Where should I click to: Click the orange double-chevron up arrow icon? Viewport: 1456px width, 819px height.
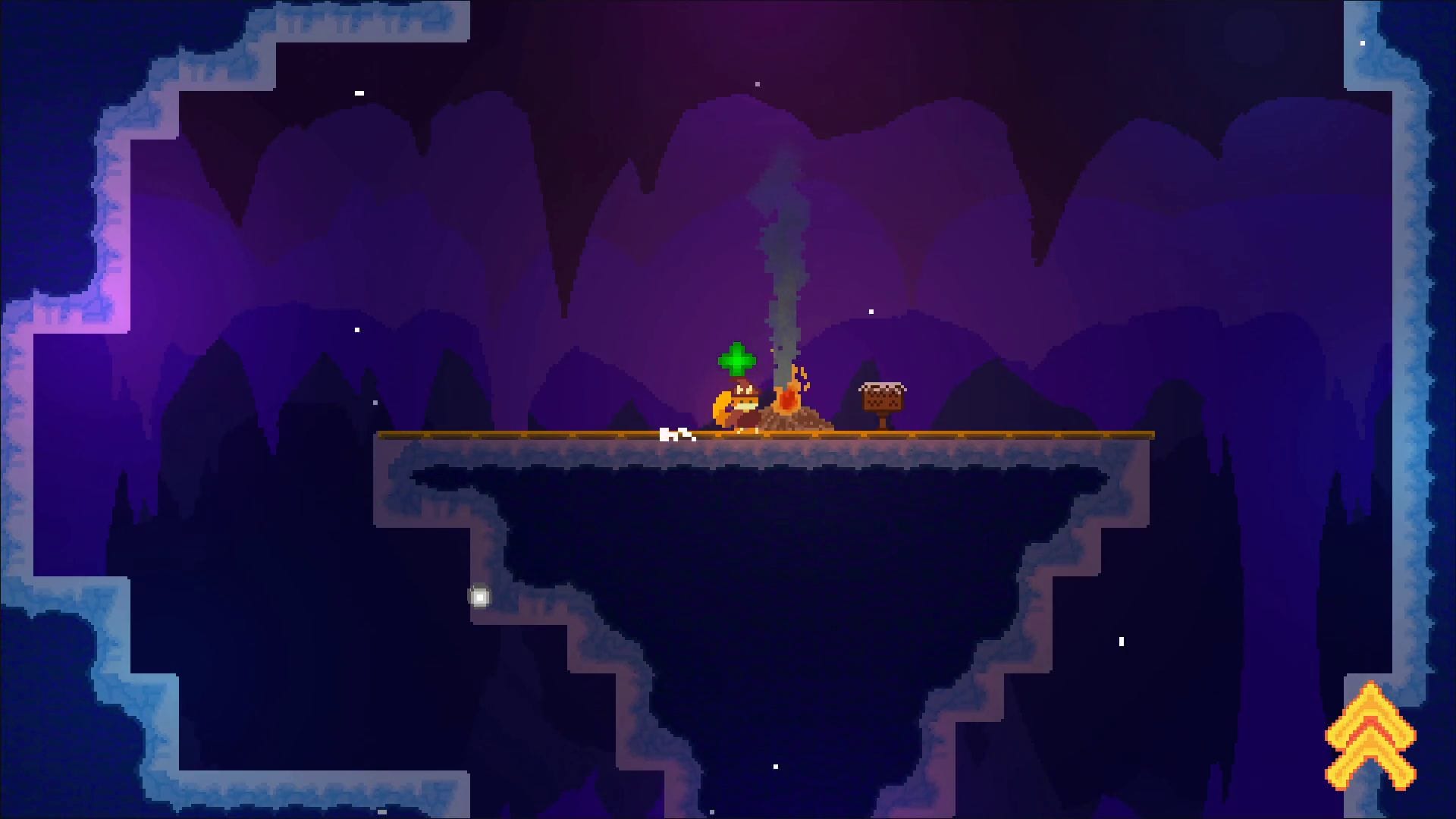click(1370, 735)
